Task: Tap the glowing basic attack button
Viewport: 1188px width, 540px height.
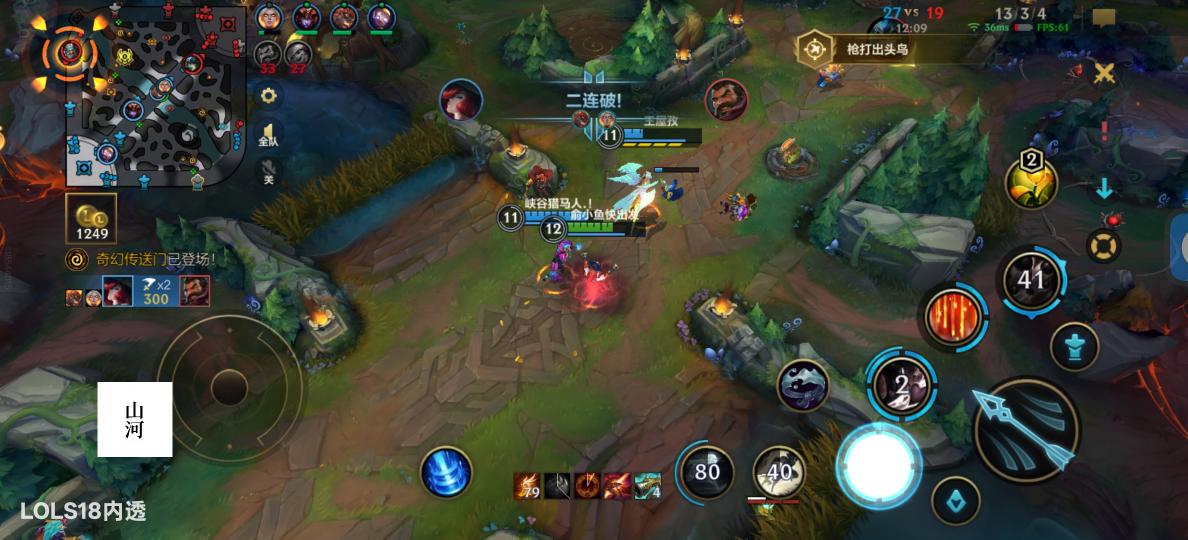Action: (x=878, y=463)
